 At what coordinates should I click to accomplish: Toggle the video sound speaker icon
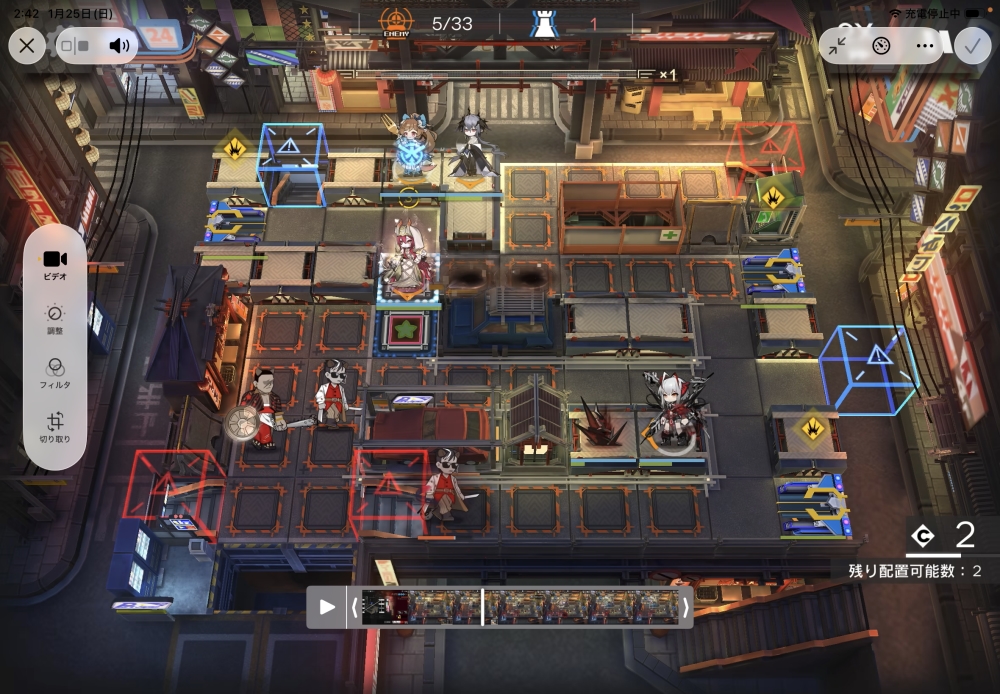tap(120, 45)
